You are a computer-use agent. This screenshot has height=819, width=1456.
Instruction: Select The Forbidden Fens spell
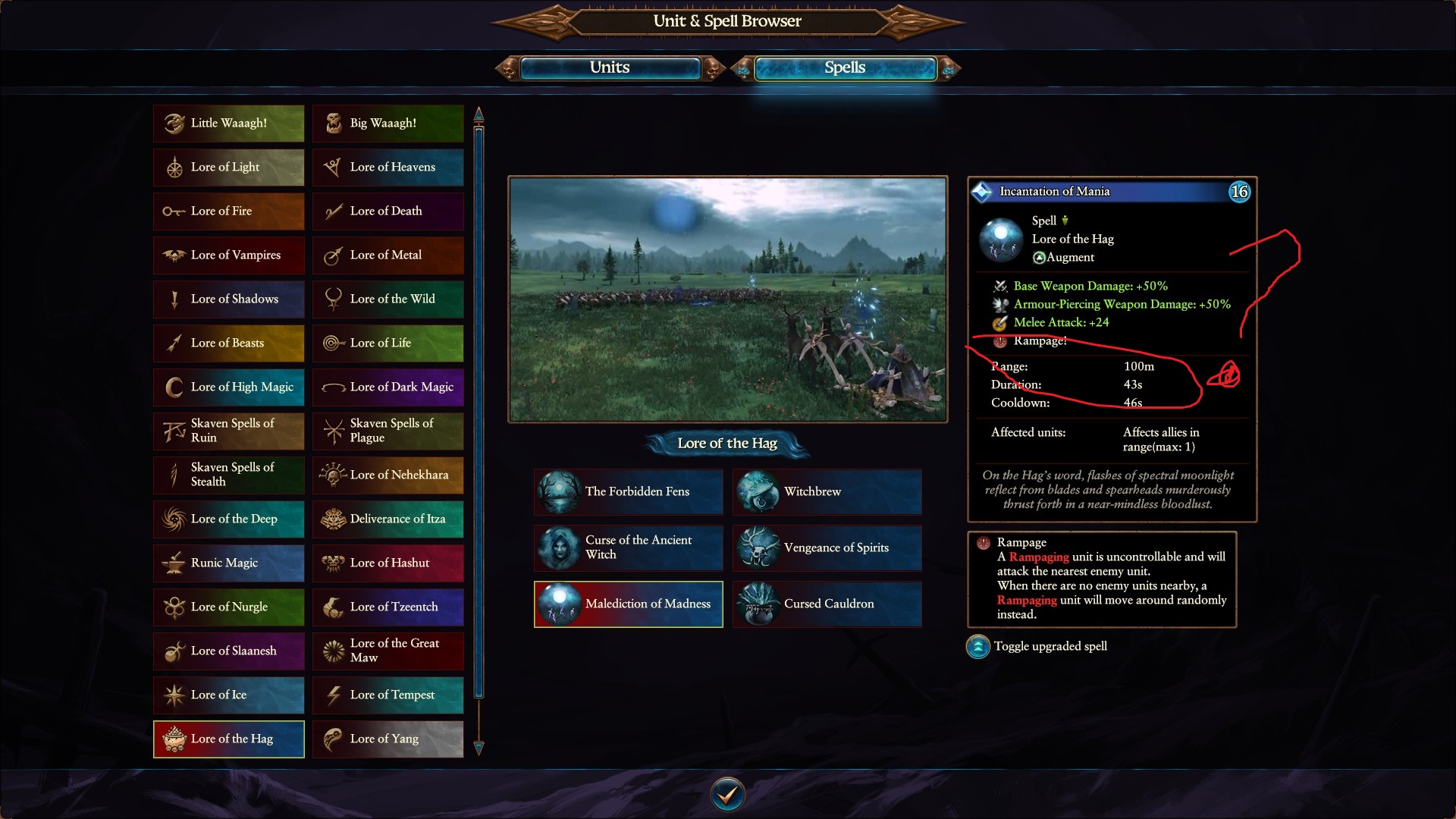[628, 491]
